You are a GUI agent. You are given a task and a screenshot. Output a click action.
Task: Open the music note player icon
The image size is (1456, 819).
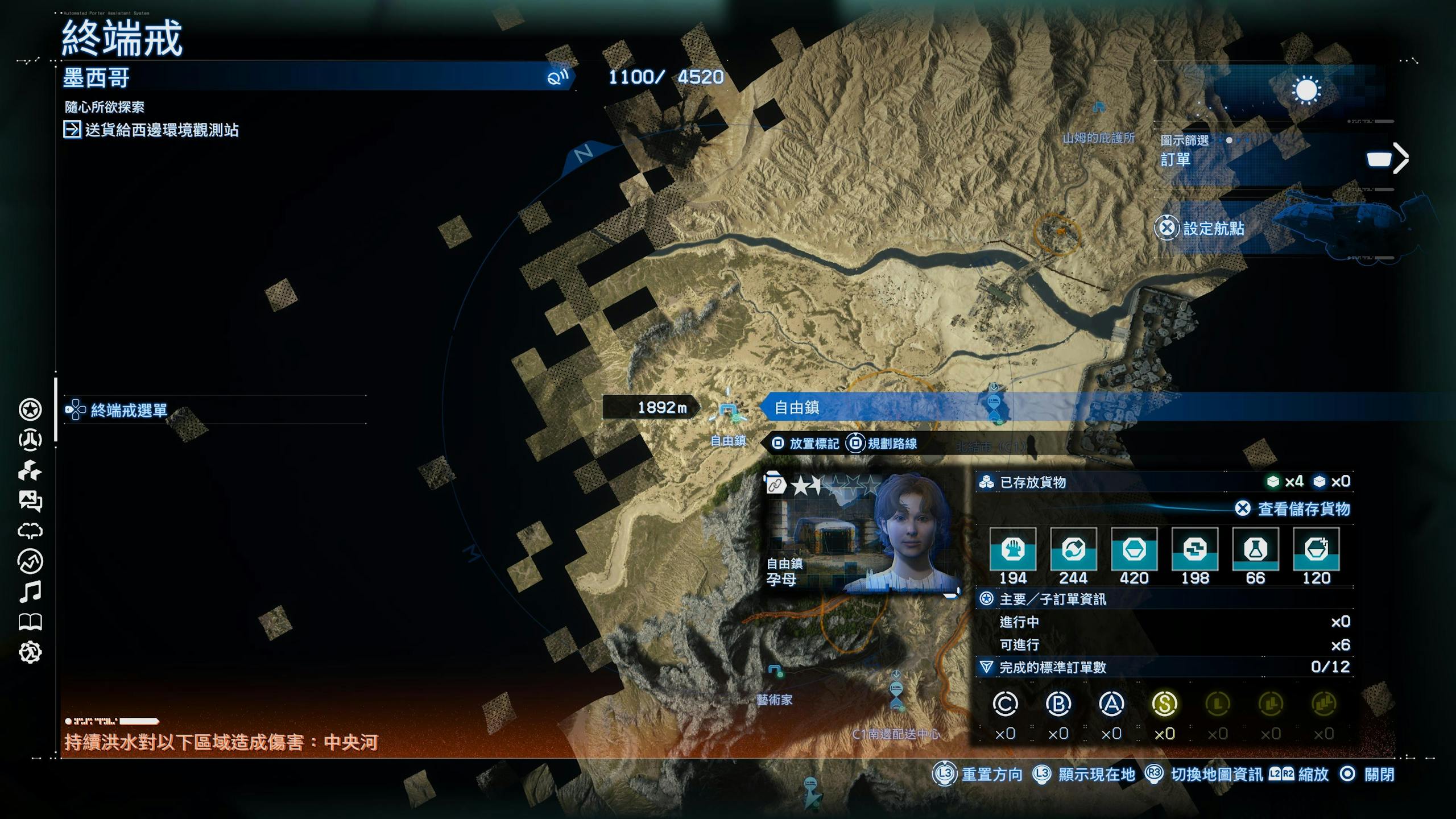[x=30, y=592]
